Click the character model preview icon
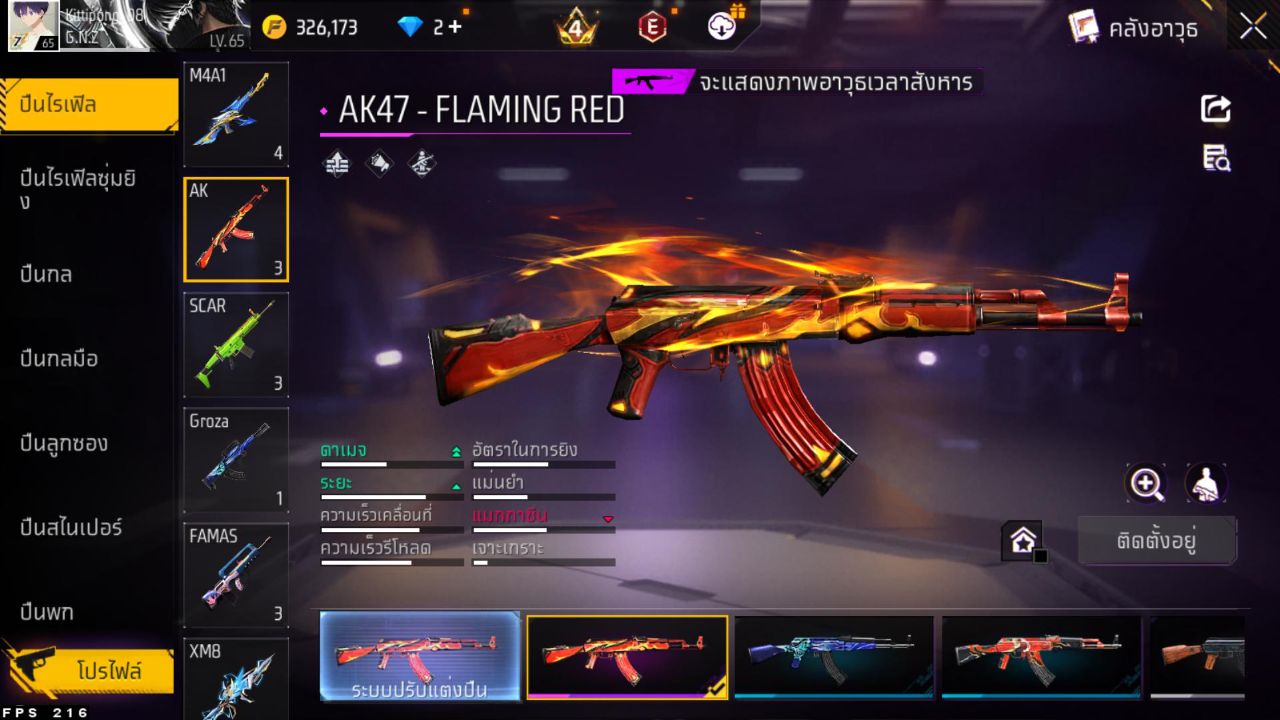The height and width of the screenshot is (720, 1280). (x=1203, y=484)
